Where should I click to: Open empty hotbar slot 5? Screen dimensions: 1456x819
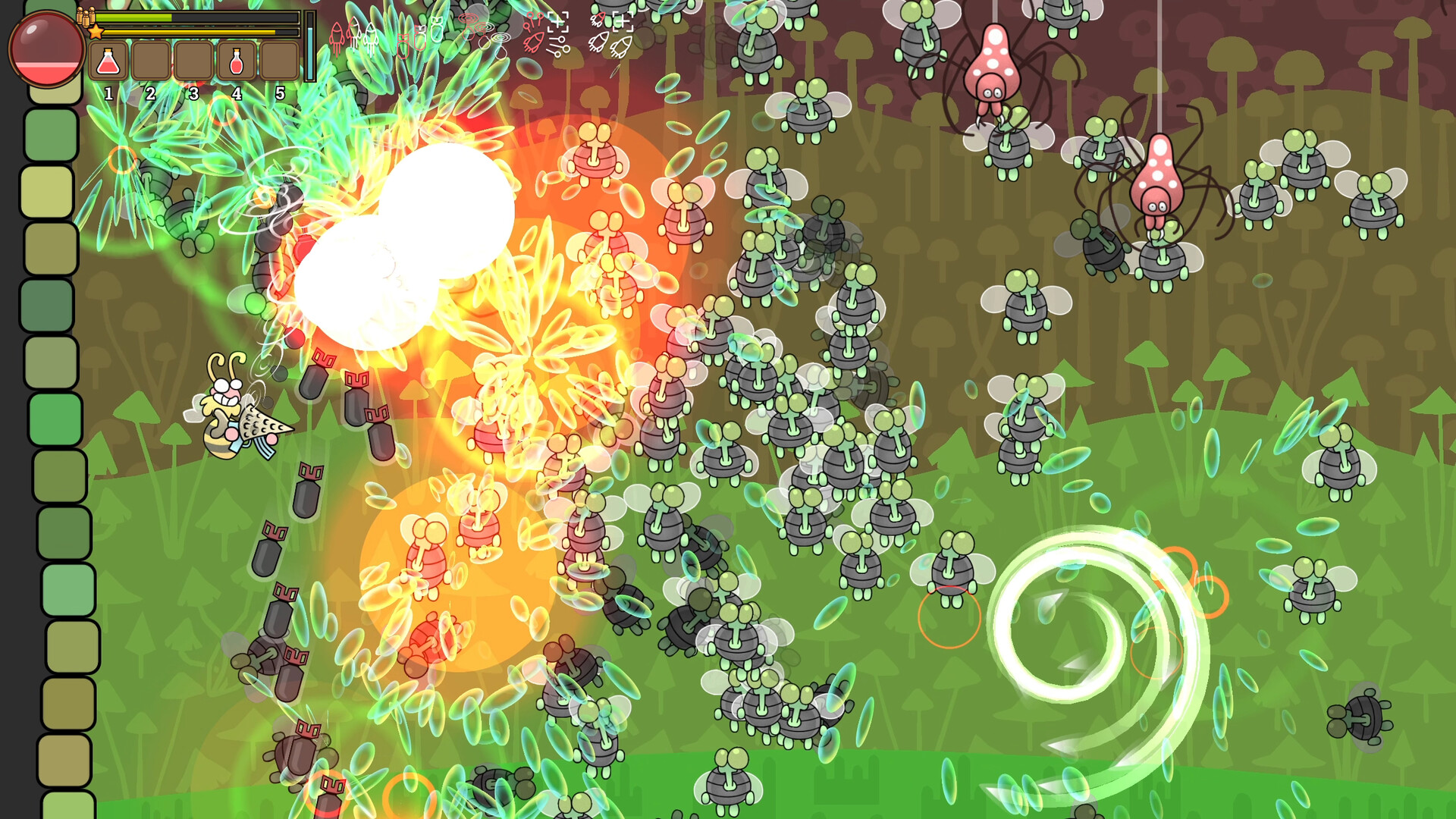pos(281,61)
